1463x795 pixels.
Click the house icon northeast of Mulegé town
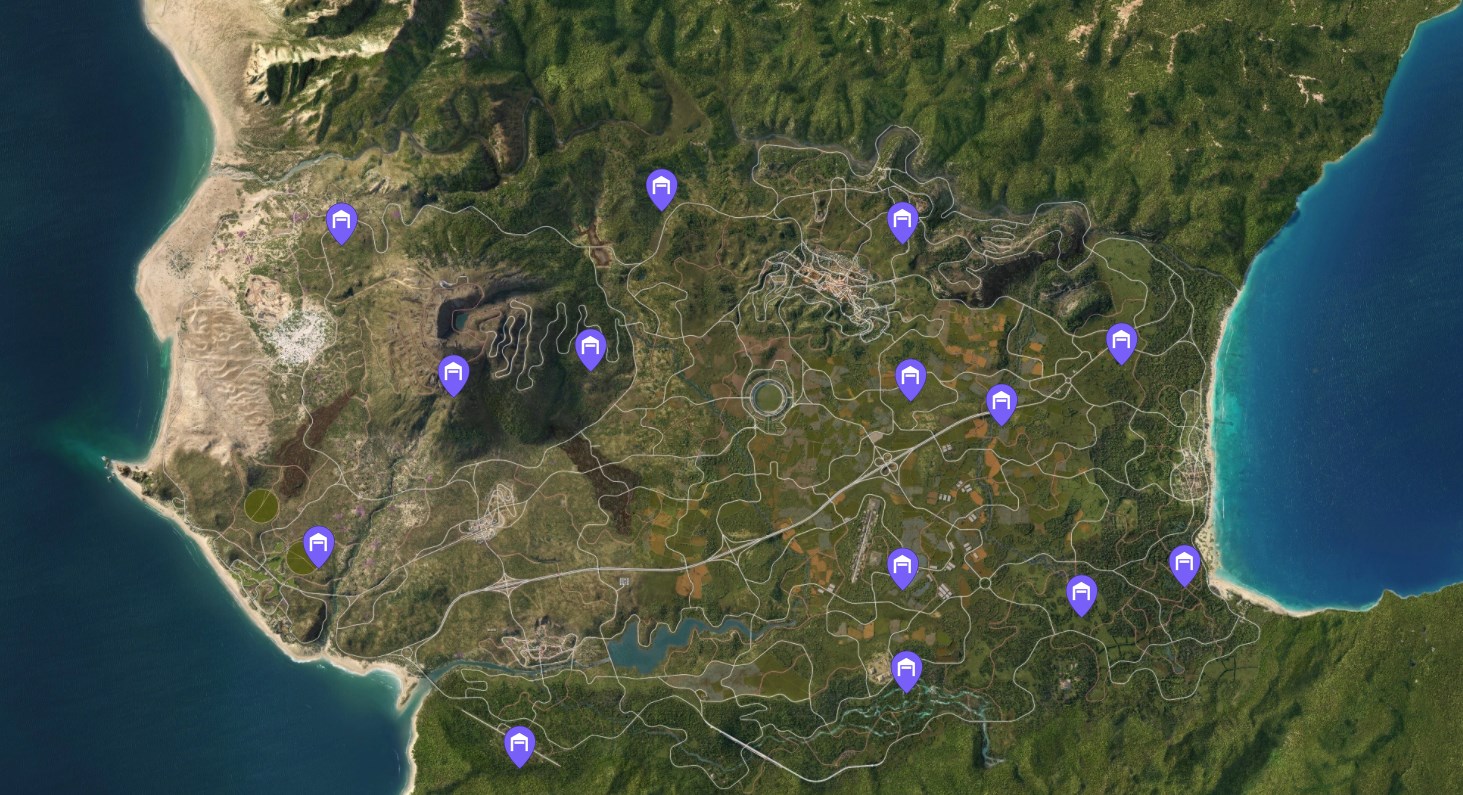pyautogui.click(x=903, y=220)
